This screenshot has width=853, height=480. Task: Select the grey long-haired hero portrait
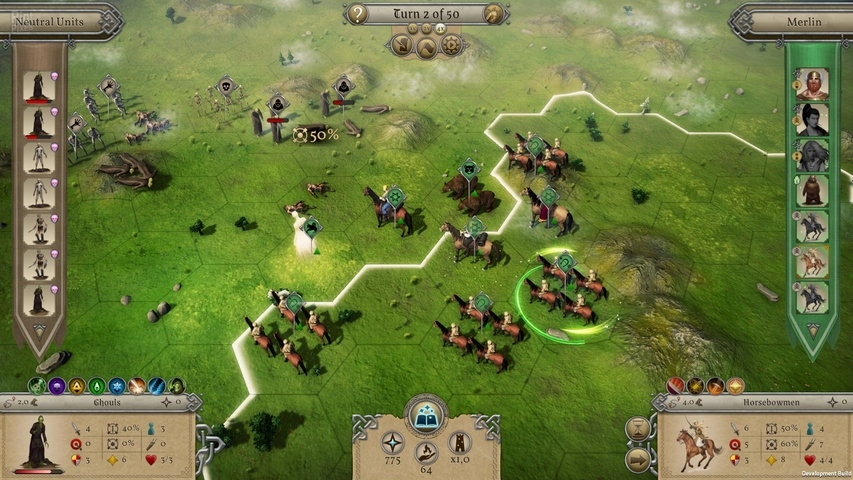[812, 155]
